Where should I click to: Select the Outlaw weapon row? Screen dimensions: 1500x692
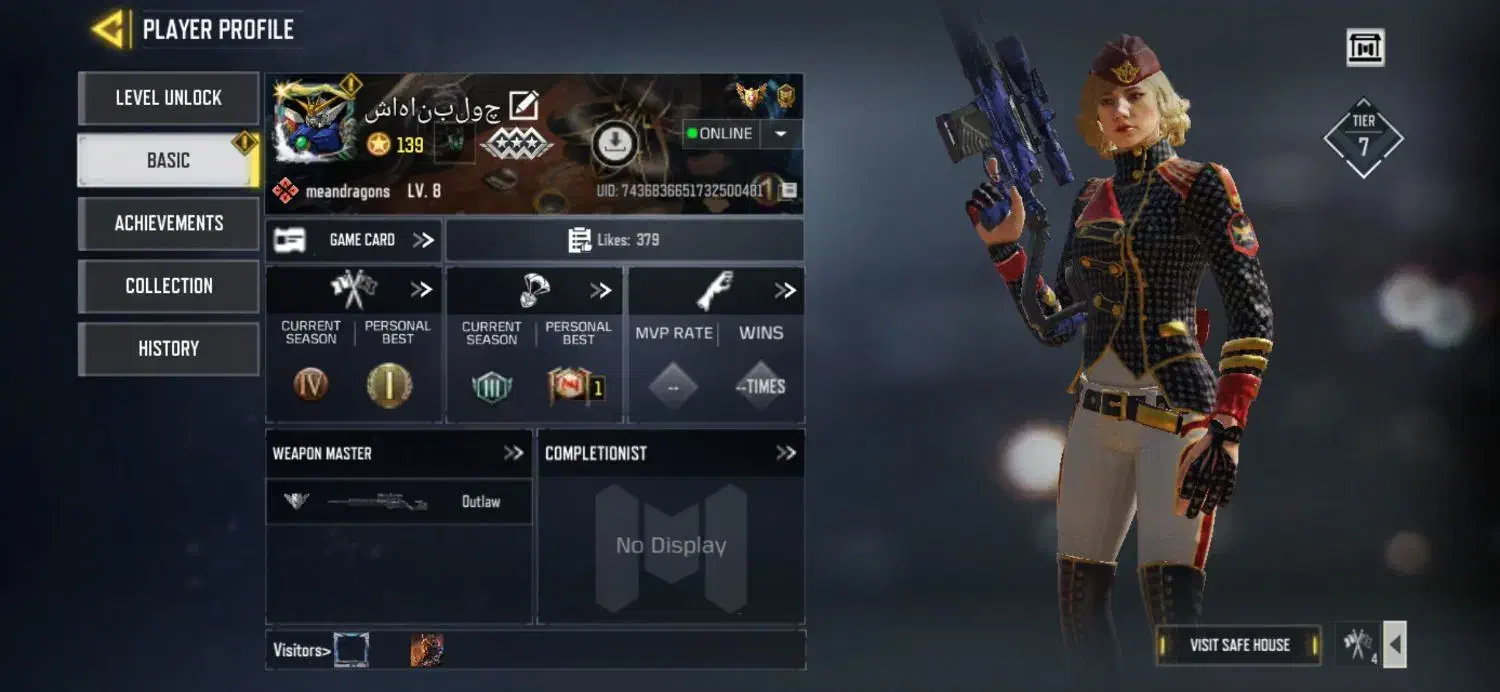[x=398, y=501]
